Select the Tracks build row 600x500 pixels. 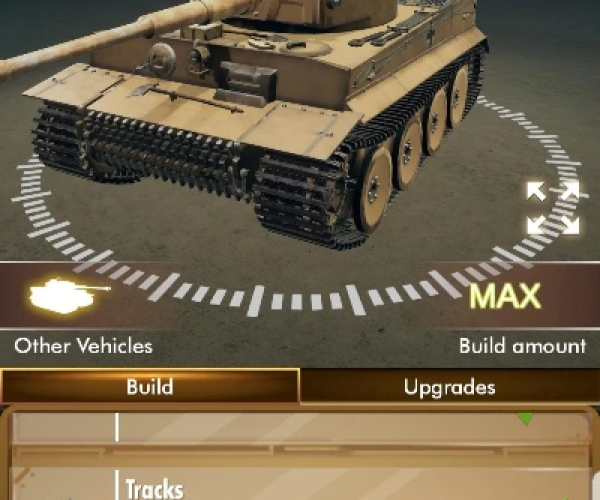pos(300,487)
